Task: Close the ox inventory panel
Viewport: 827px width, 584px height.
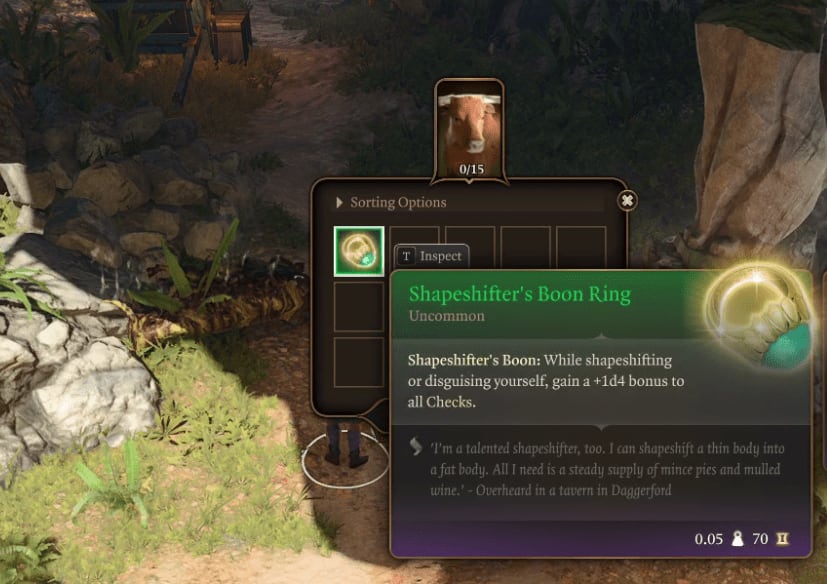Action: click(x=627, y=201)
